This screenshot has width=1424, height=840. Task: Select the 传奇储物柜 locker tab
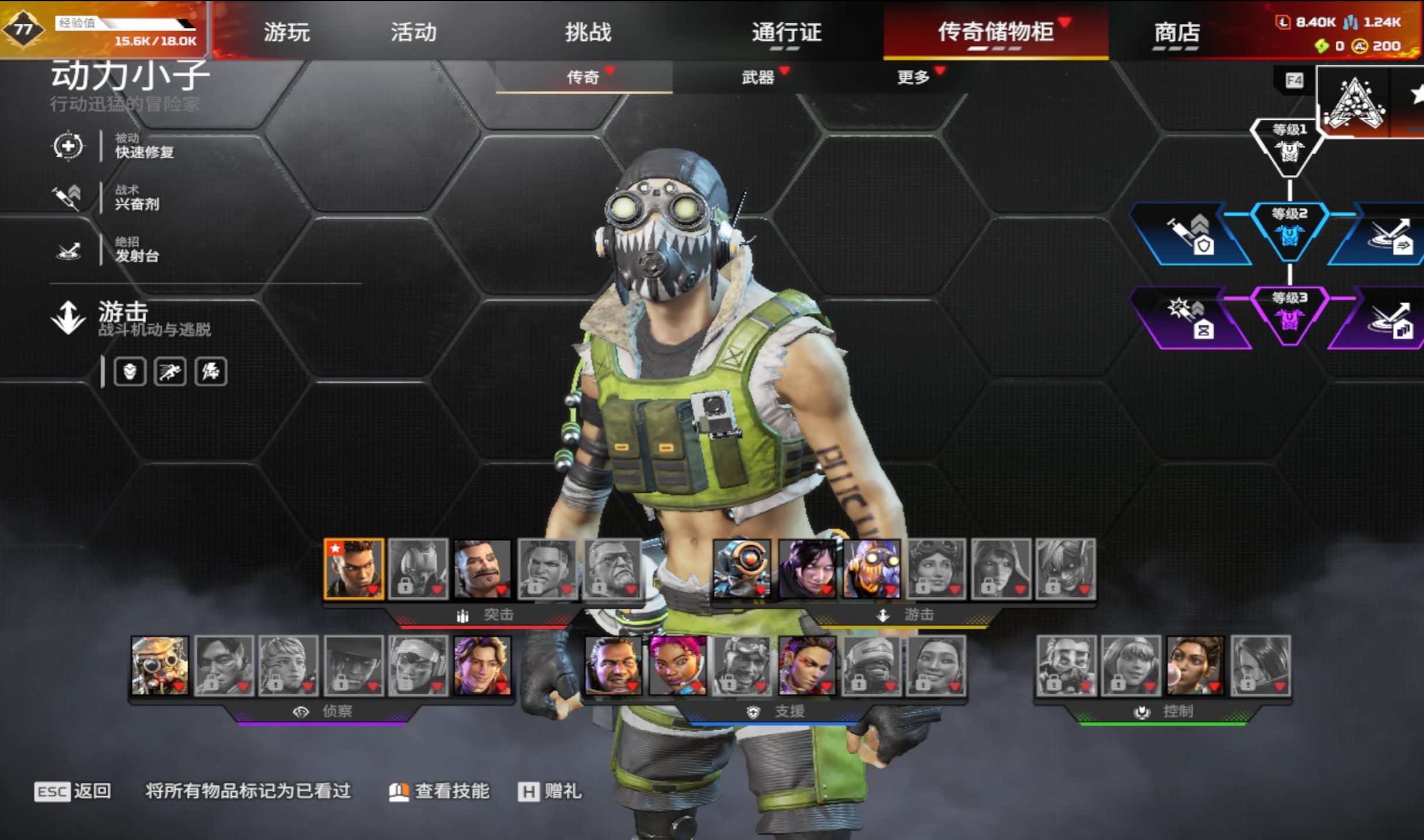(996, 32)
